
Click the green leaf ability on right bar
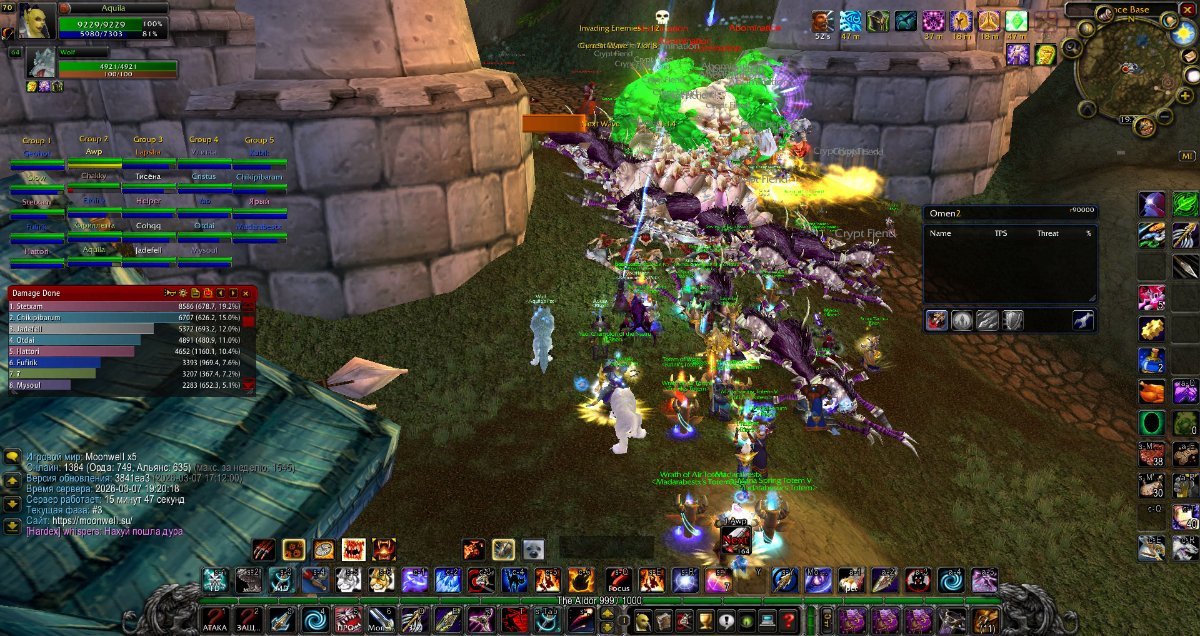tap(1185, 204)
